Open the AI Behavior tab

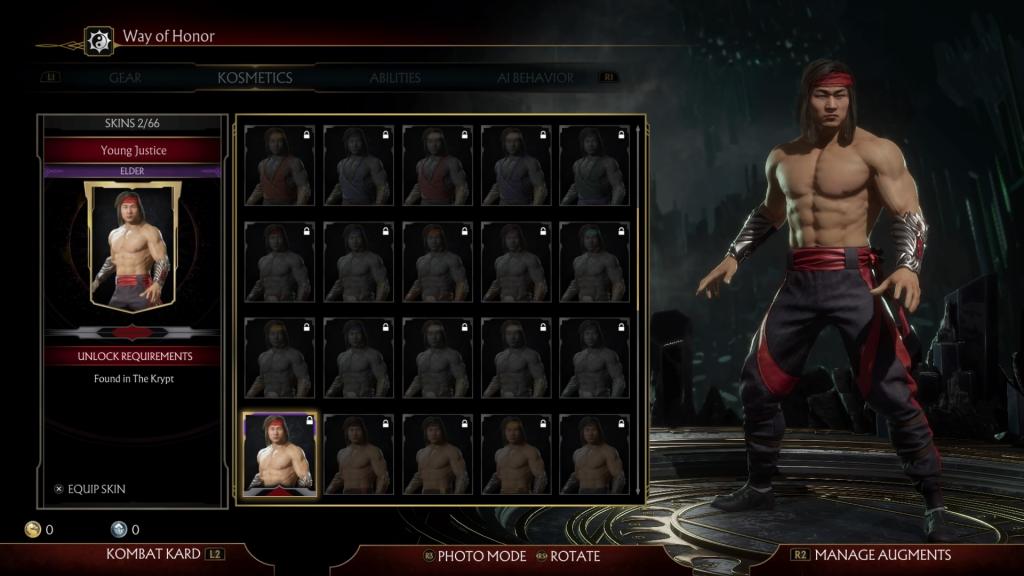[535, 78]
